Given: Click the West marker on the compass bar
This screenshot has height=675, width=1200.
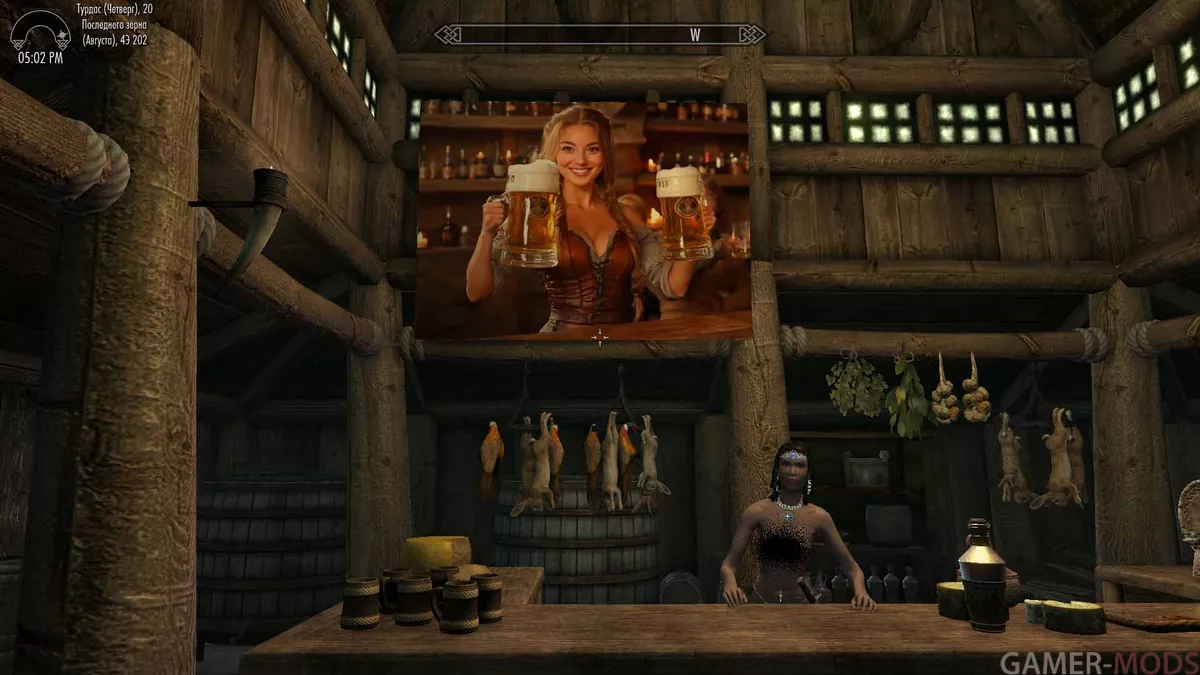Looking at the screenshot, I should coord(695,35).
